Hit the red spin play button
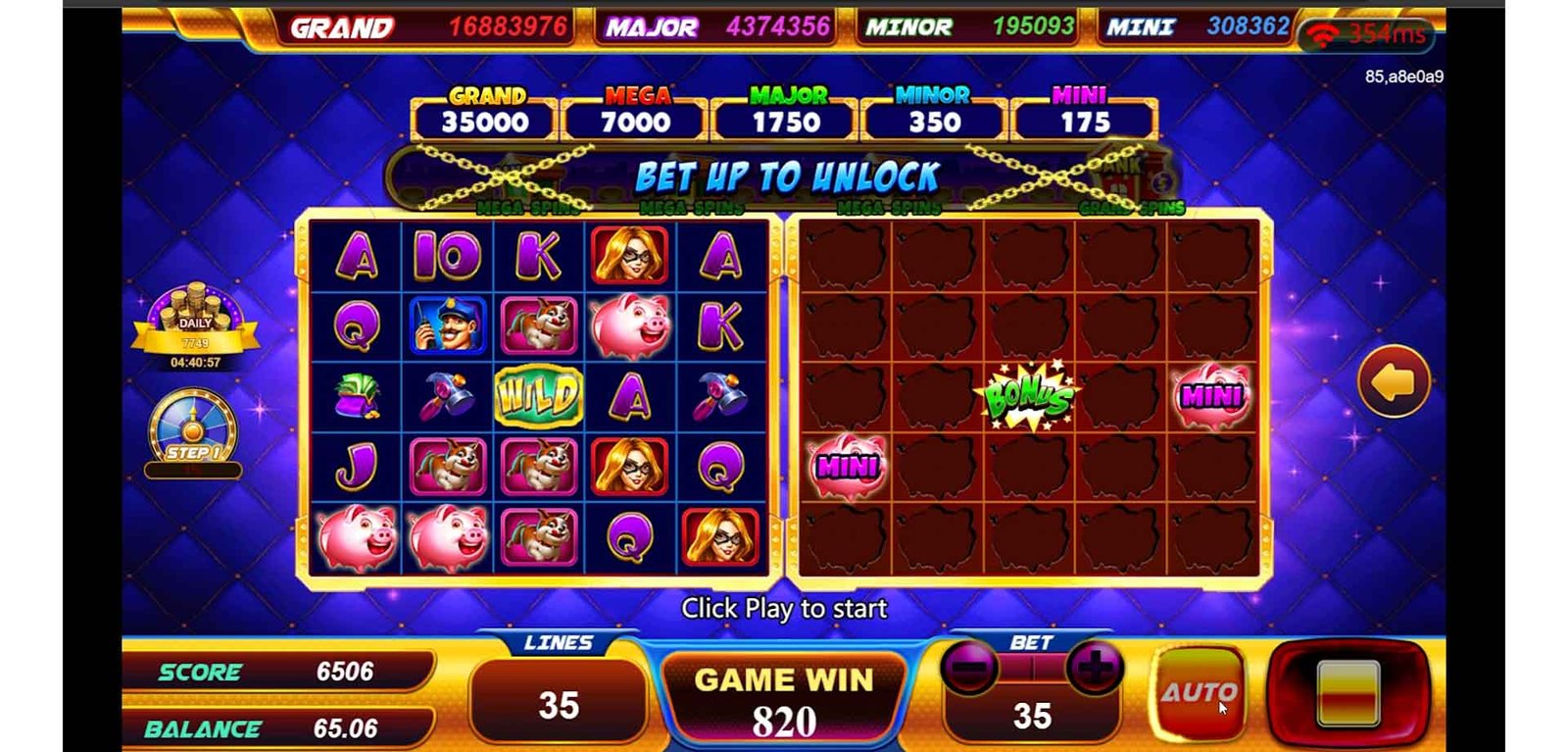Viewport: 1568px width, 752px height. 1348,691
